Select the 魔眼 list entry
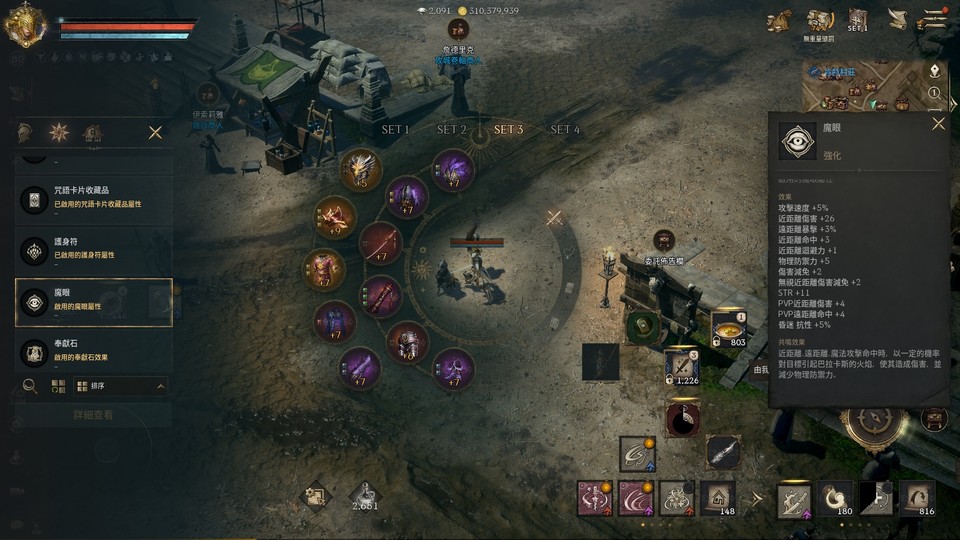Image resolution: width=960 pixels, height=540 pixels. [93, 302]
